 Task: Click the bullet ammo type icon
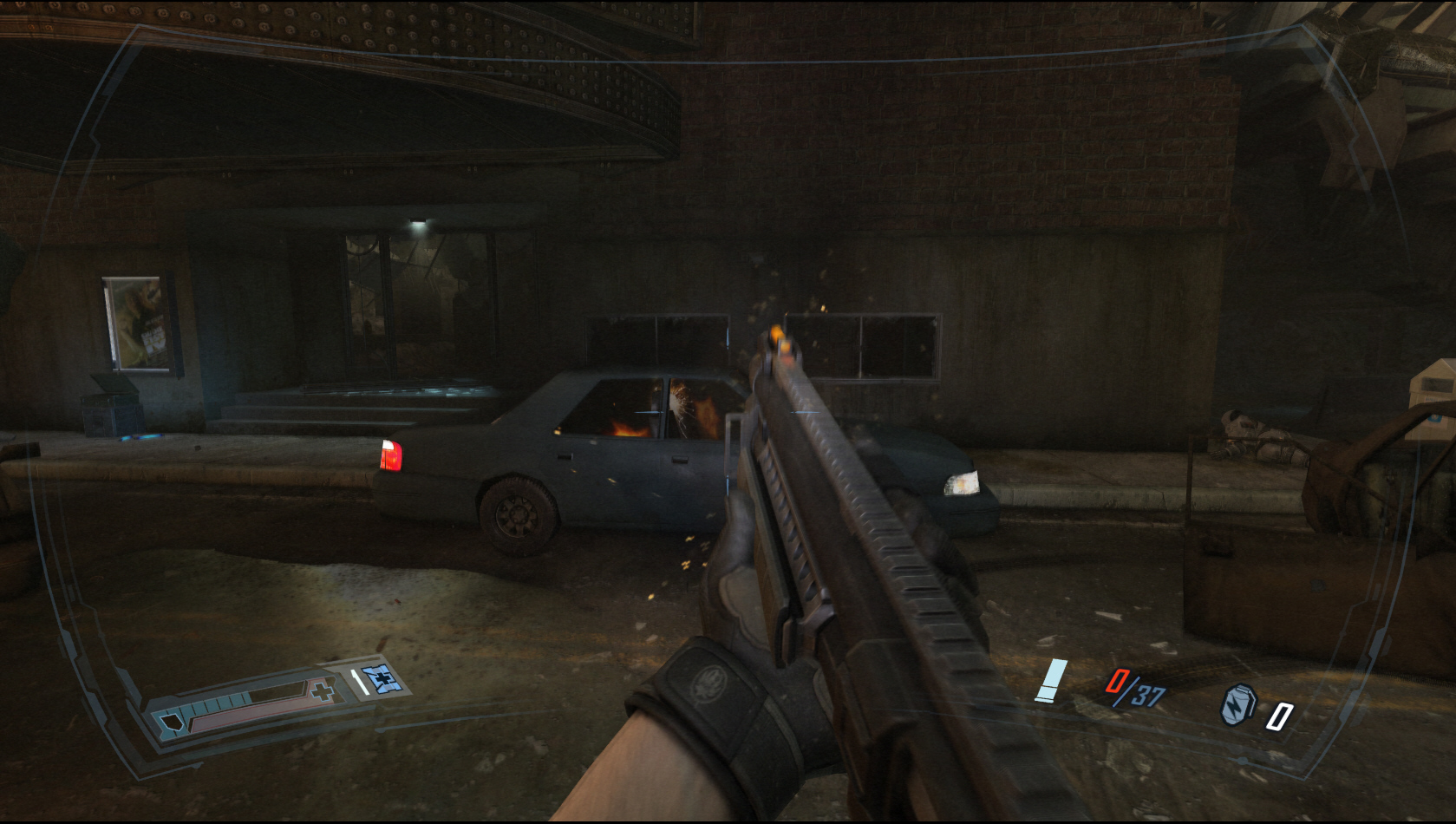pos(1052,681)
